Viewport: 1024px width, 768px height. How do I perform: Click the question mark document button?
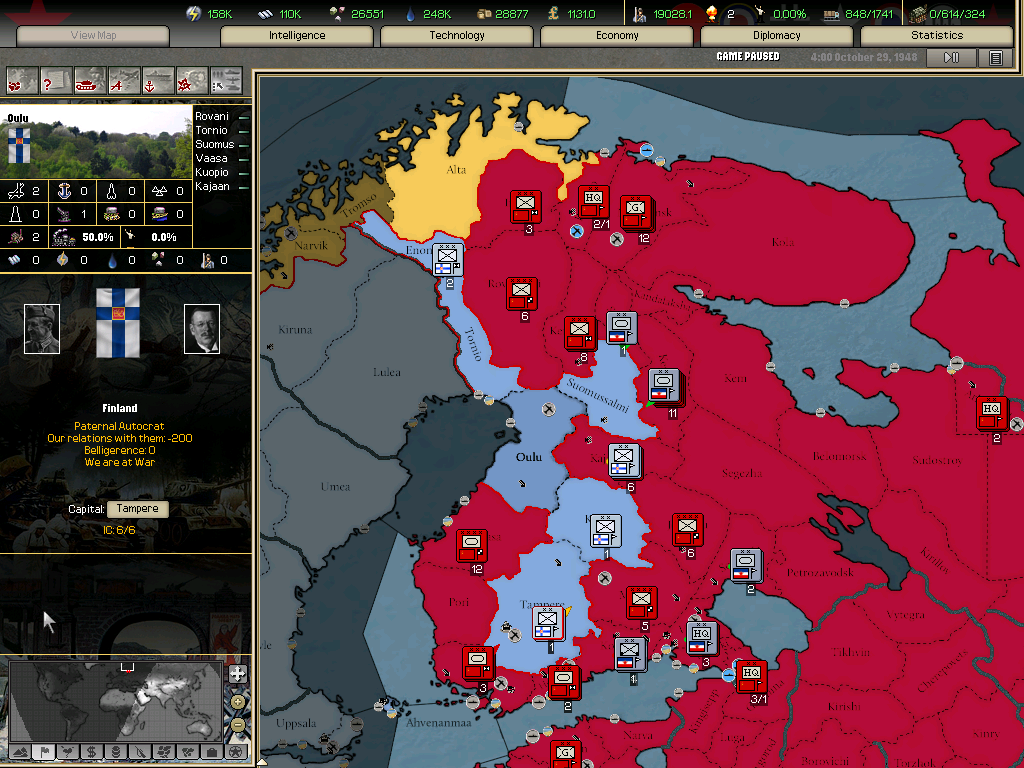[x=57, y=80]
